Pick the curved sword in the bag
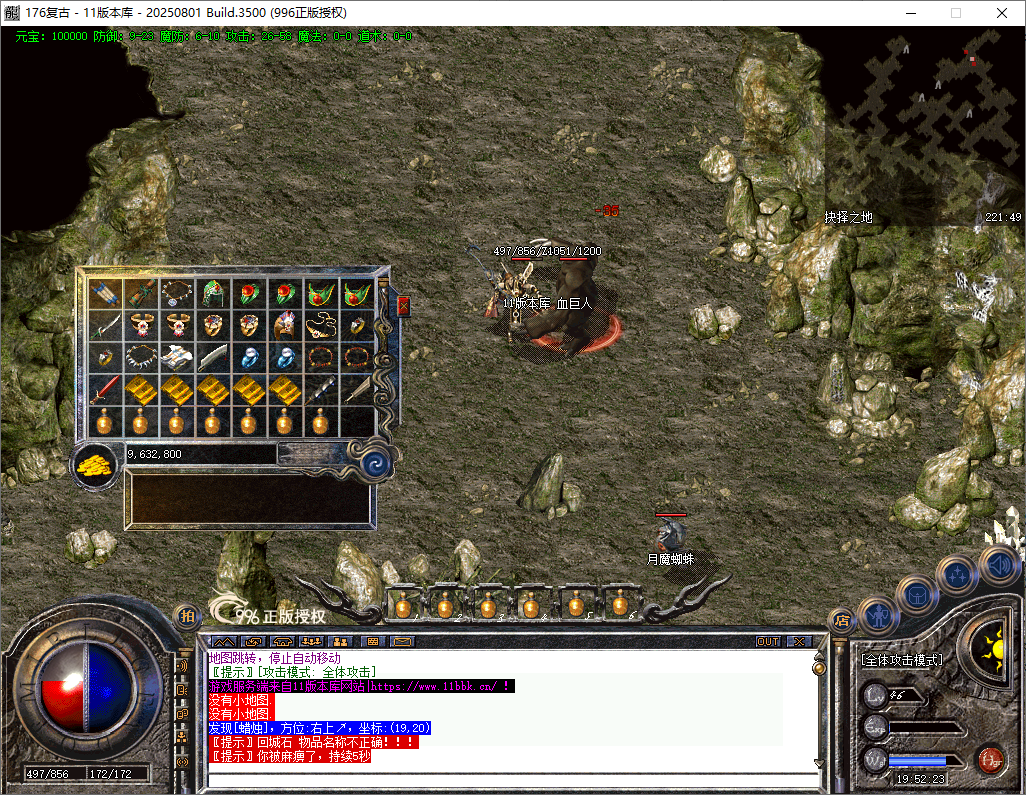This screenshot has height=795, width=1026. coord(105,325)
